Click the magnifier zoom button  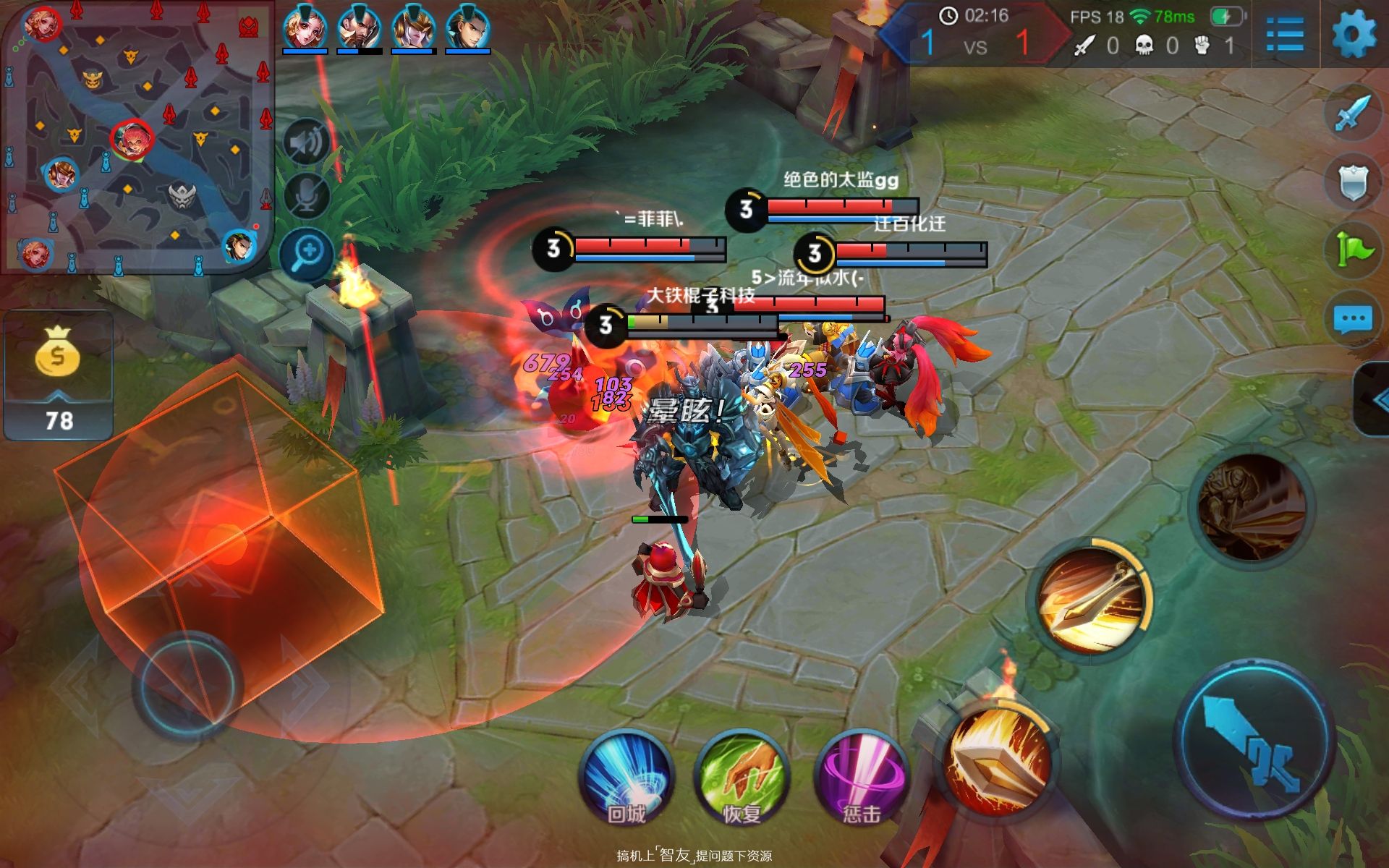(x=307, y=254)
